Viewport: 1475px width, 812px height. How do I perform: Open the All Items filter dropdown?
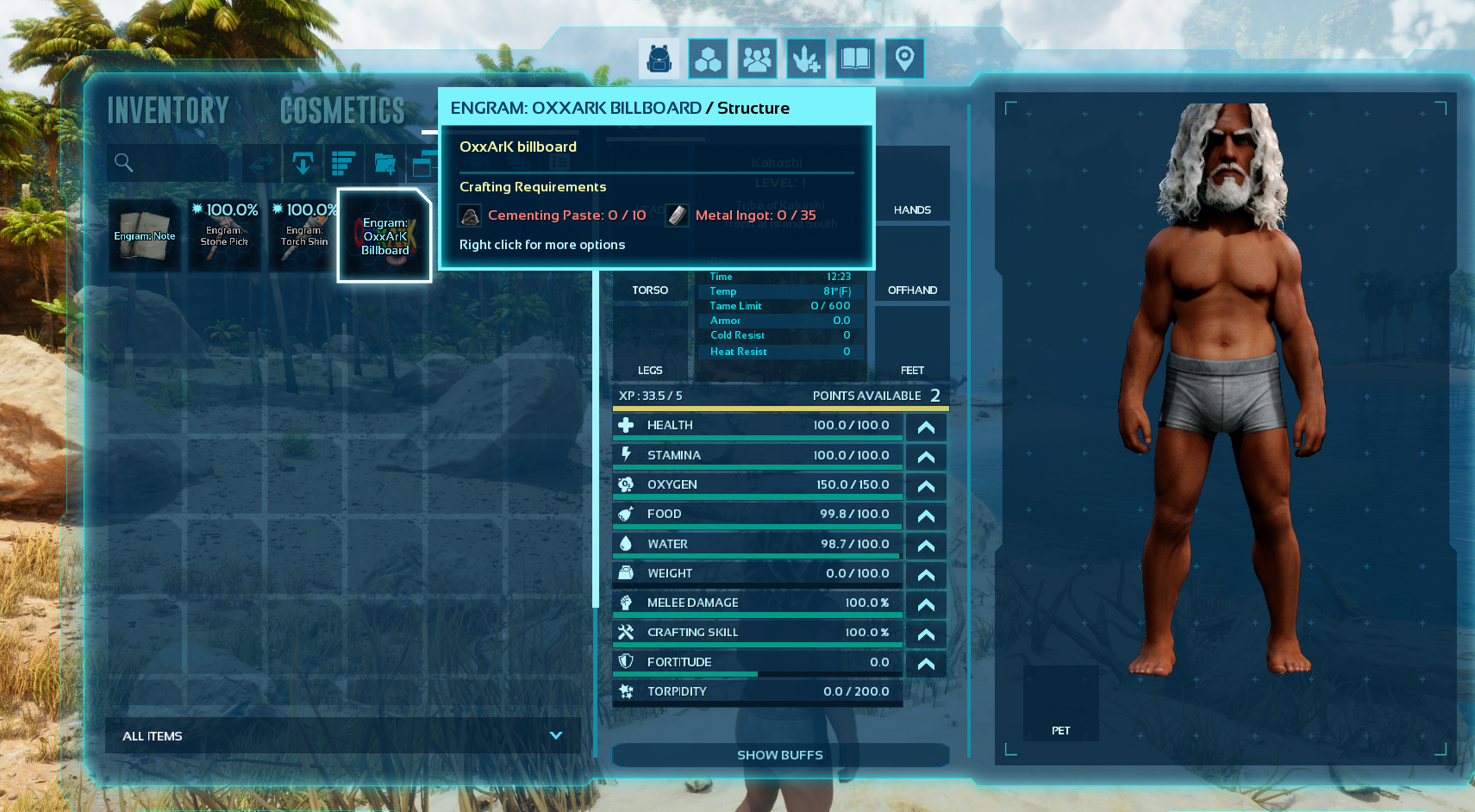pos(342,736)
